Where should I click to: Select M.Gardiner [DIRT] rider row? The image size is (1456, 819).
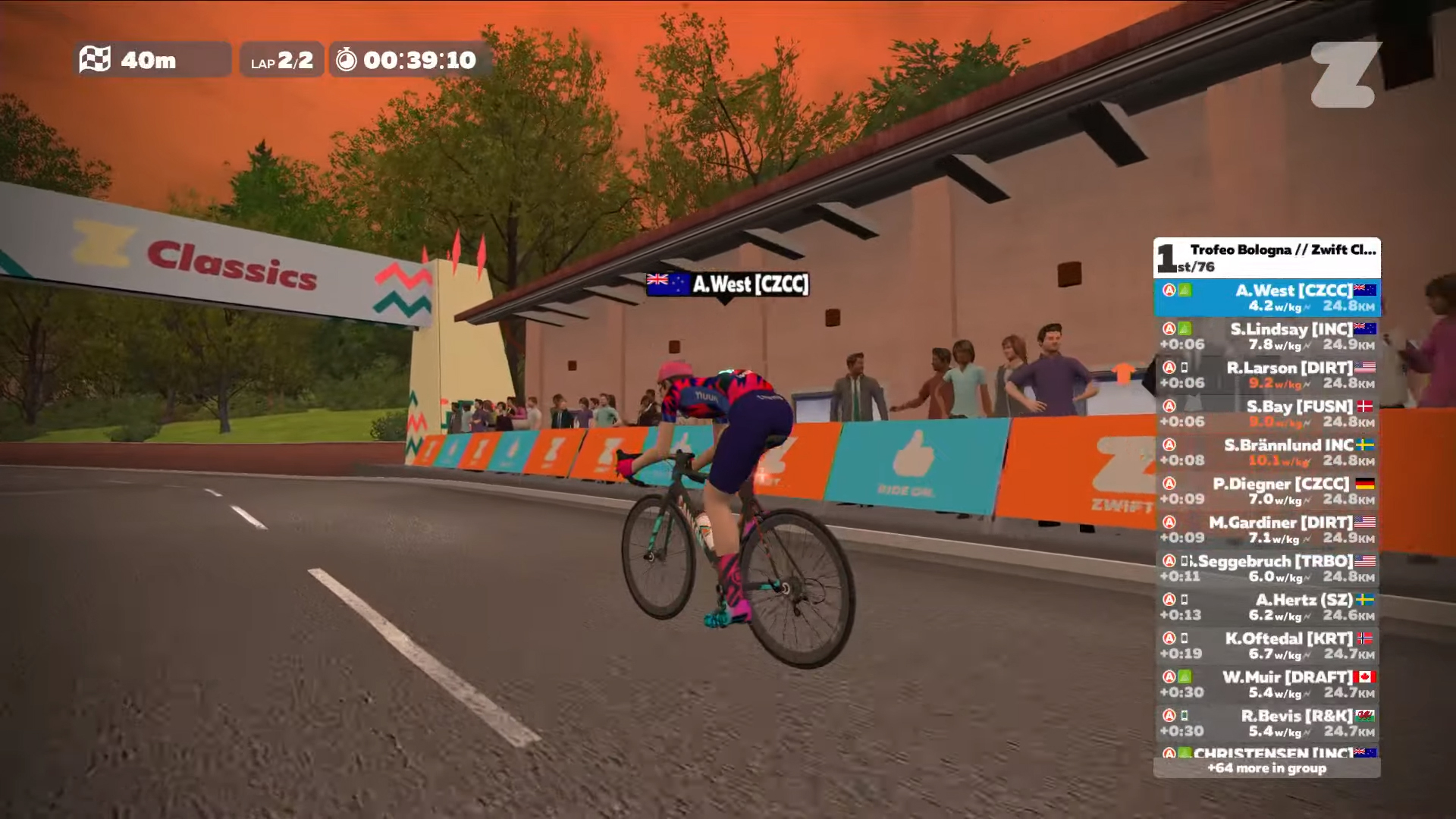coord(1266,529)
